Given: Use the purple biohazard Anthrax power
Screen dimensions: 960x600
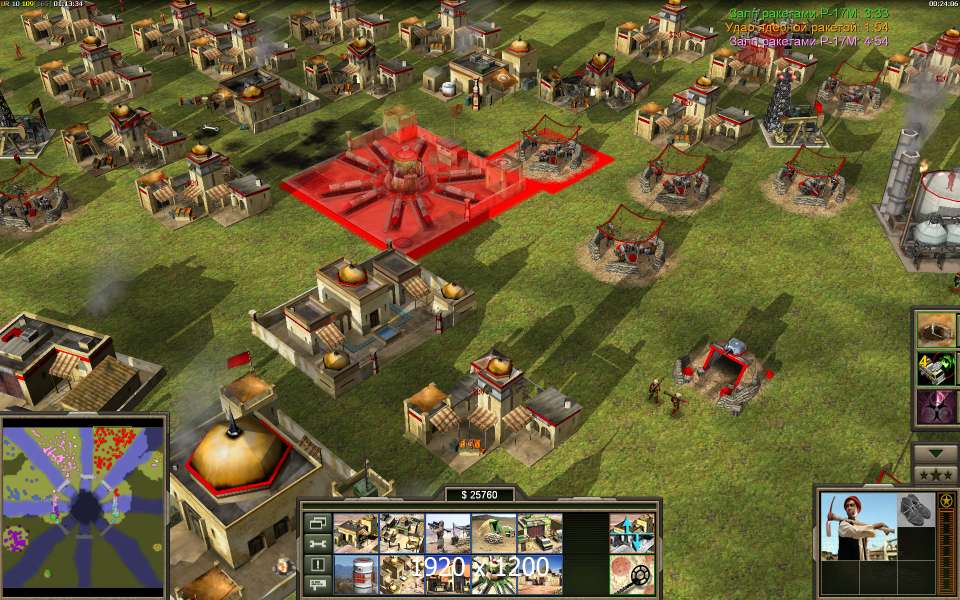Looking at the screenshot, I should coord(937,406).
